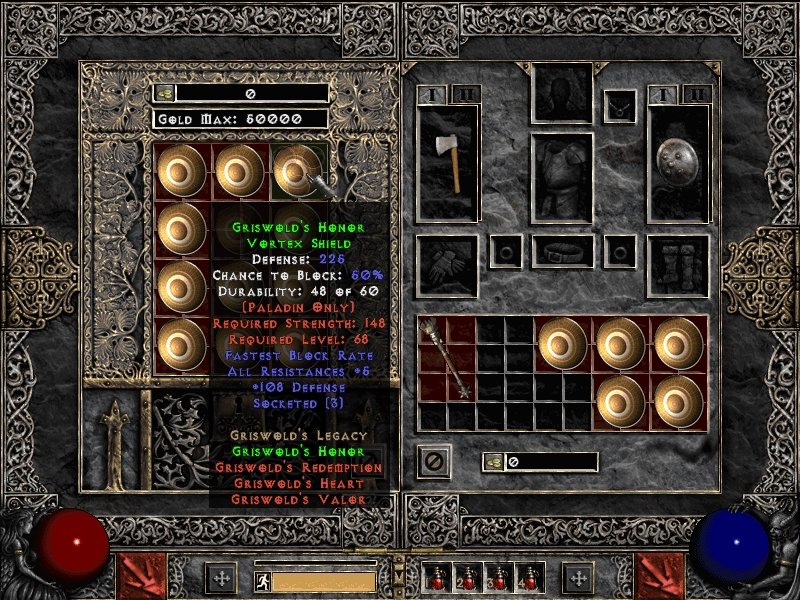Select the empty amulet slot

point(623,102)
